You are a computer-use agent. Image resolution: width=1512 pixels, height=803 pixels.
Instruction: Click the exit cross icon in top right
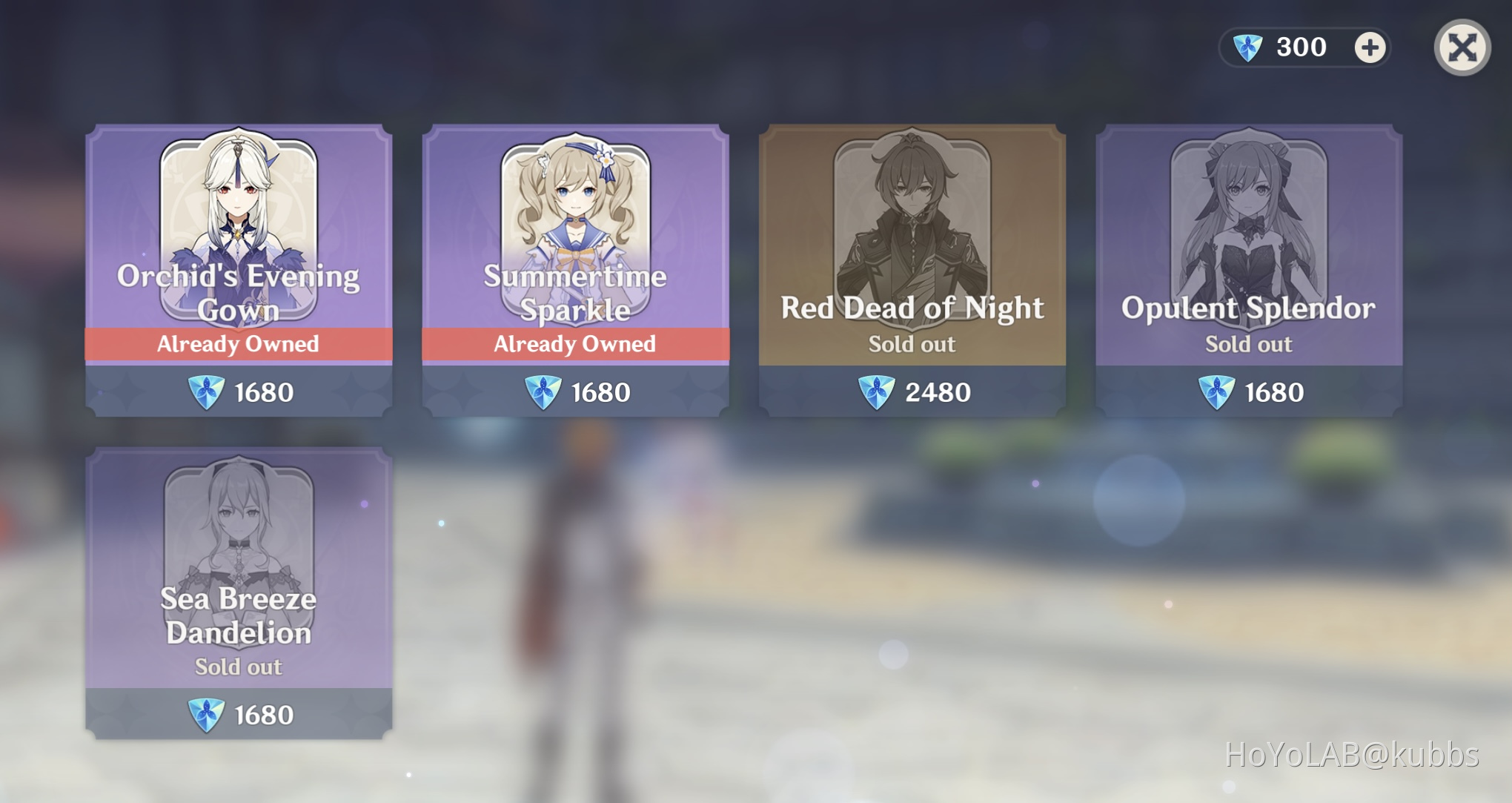1462,46
